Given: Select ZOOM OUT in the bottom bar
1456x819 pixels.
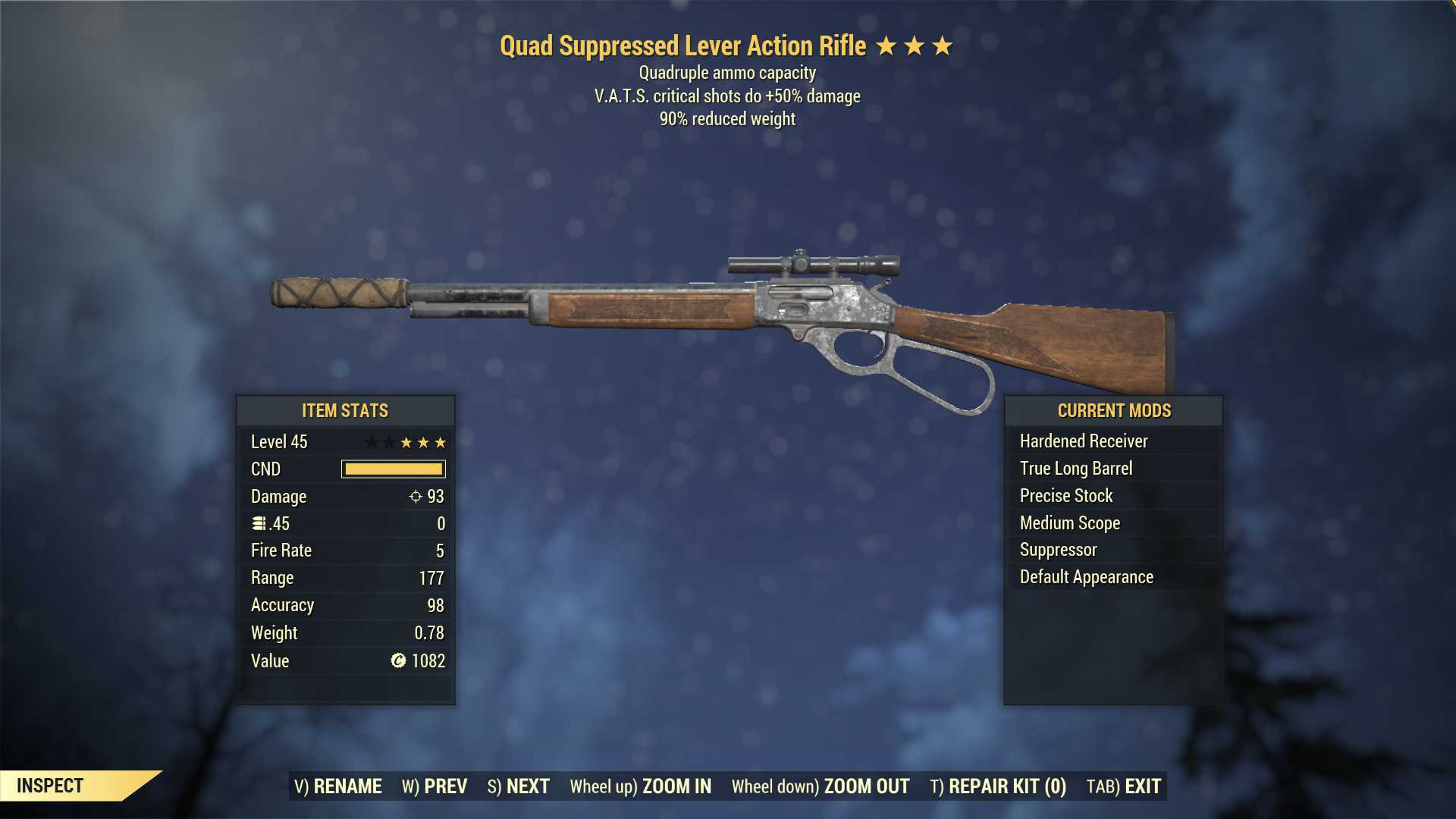Looking at the screenshot, I should pyautogui.click(x=821, y=786).
